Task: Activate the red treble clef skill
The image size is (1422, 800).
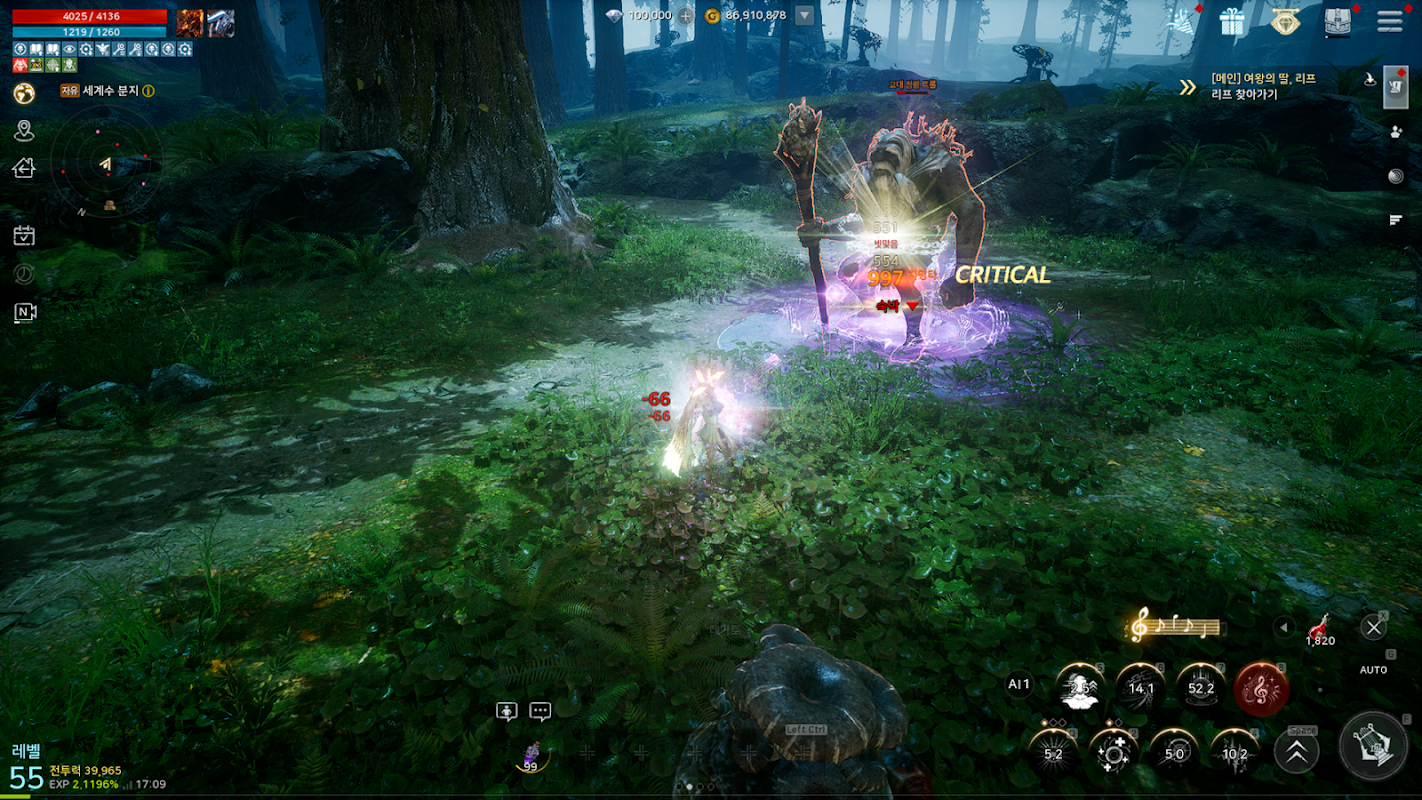Action: click(1261, 688)
